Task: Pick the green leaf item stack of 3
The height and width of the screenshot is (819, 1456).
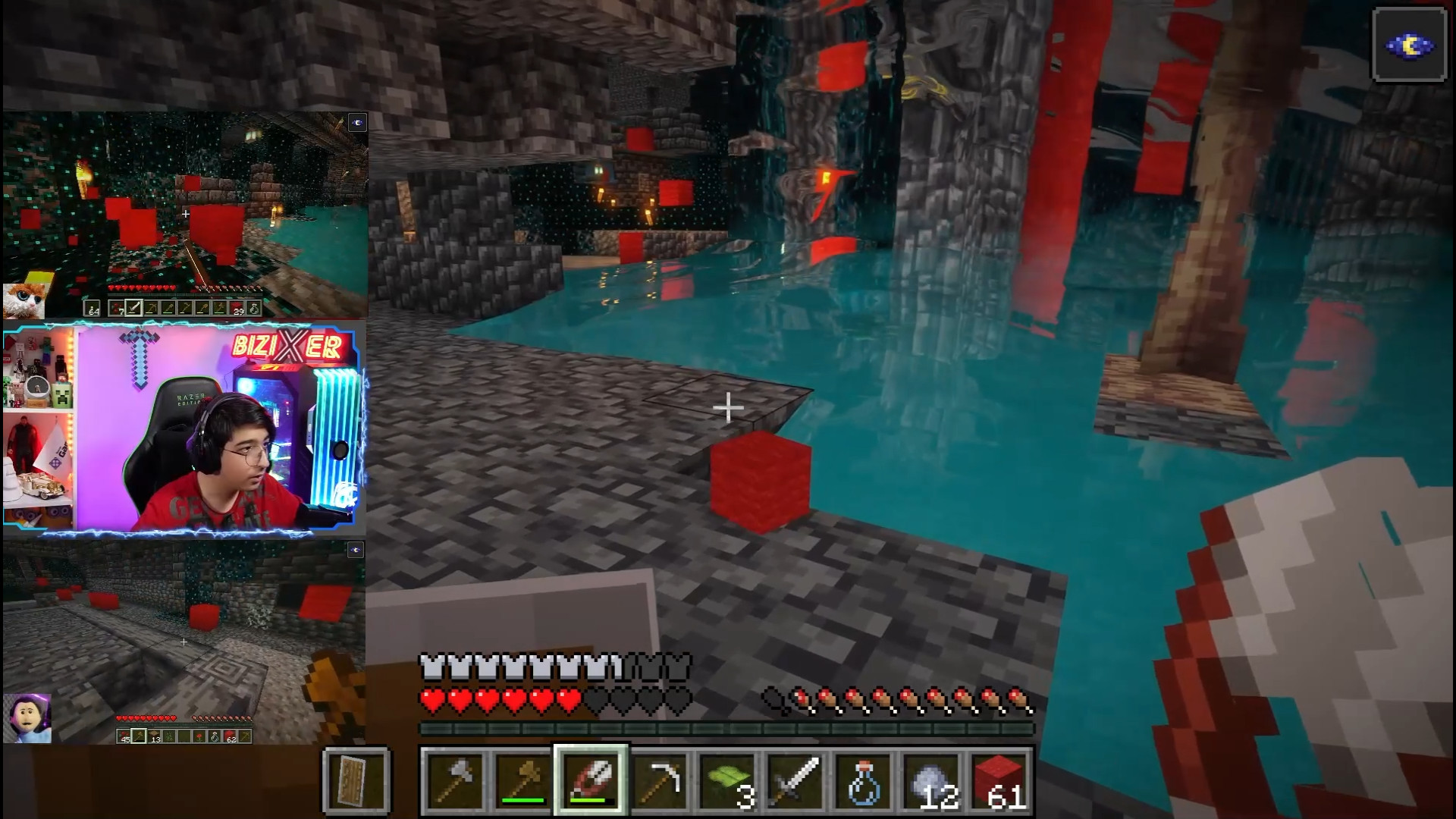Action: point(728,780)
